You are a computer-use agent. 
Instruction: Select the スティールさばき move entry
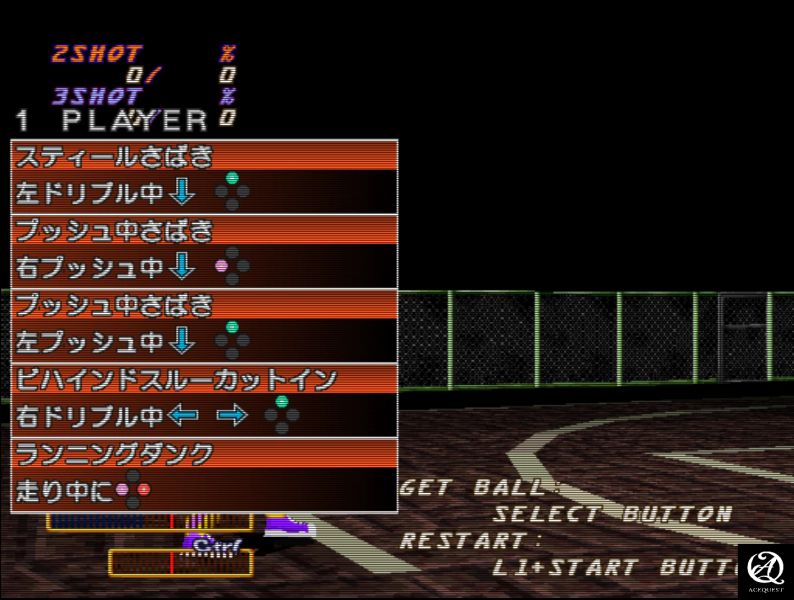[x=204, y=156]
